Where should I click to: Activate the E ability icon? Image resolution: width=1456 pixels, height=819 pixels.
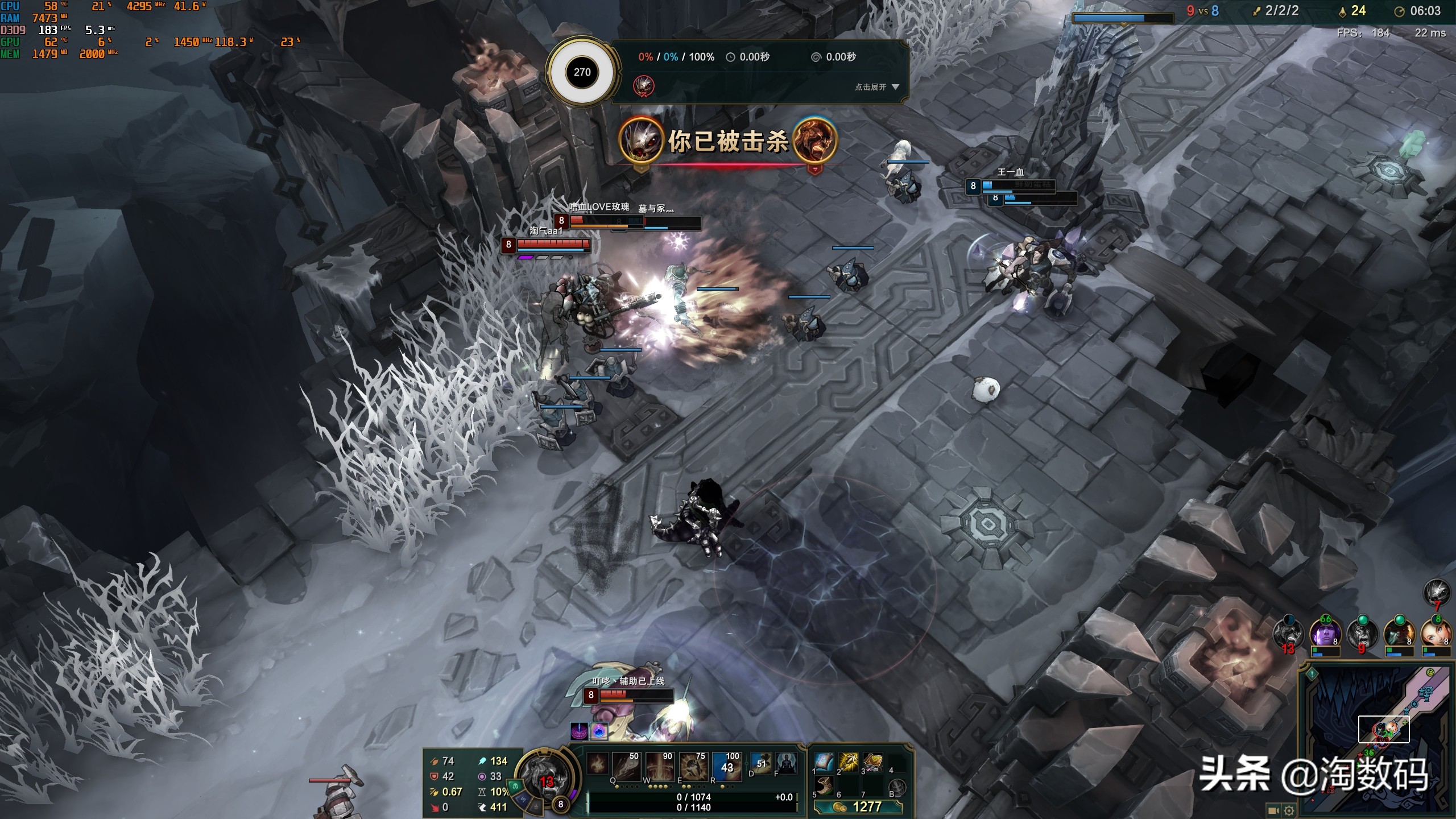click(x=693, y=766)
